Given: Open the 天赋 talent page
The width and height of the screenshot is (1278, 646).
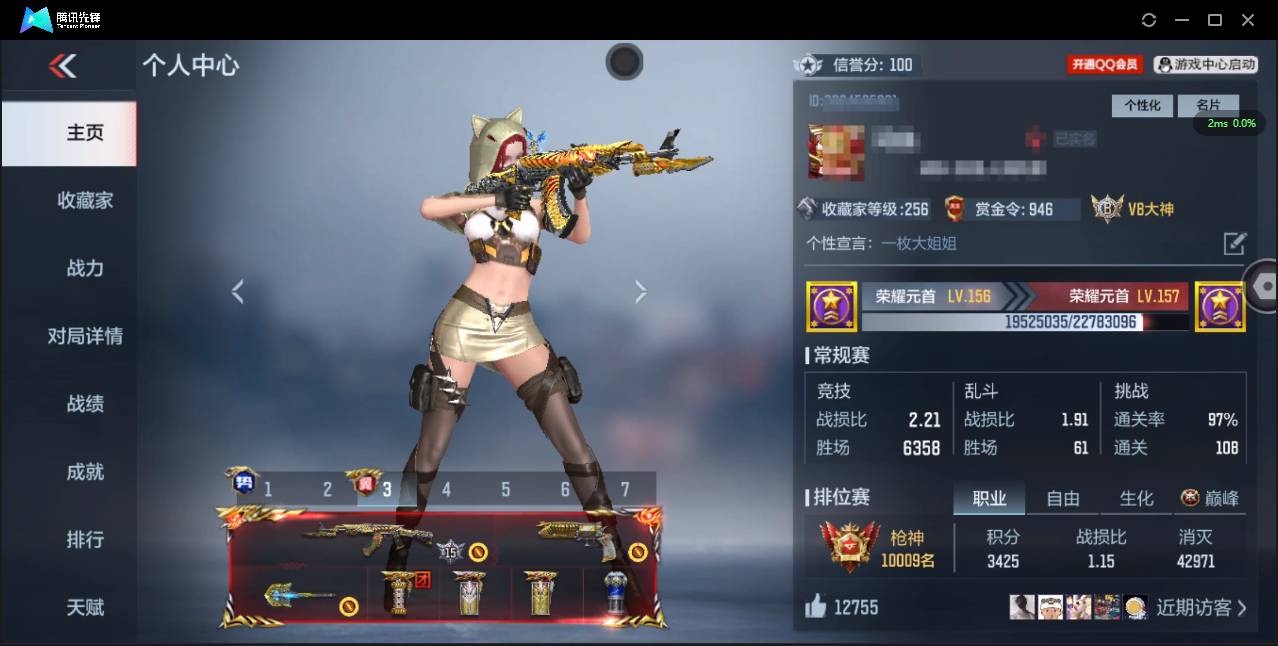Looking at the screenshot, I should [85, 607].
